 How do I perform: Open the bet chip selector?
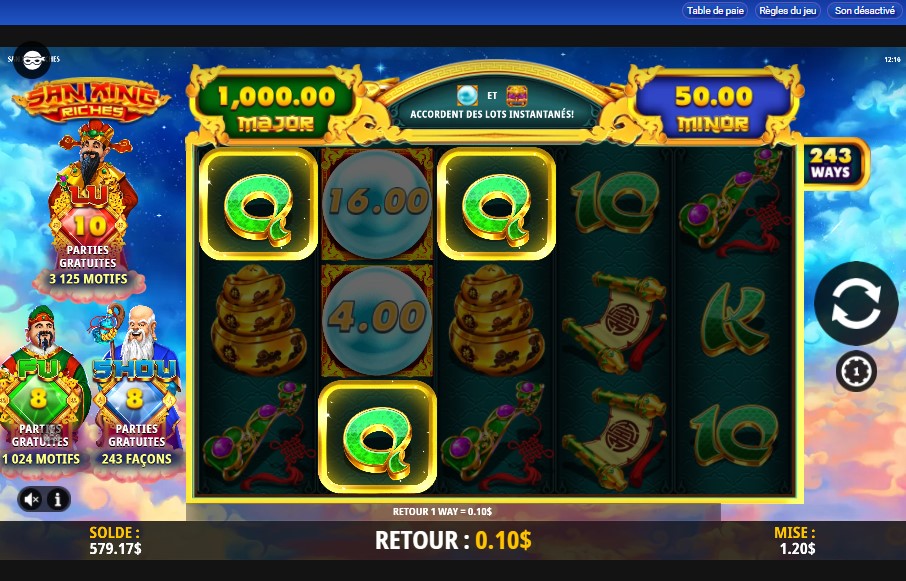click(x=855, y=372)
